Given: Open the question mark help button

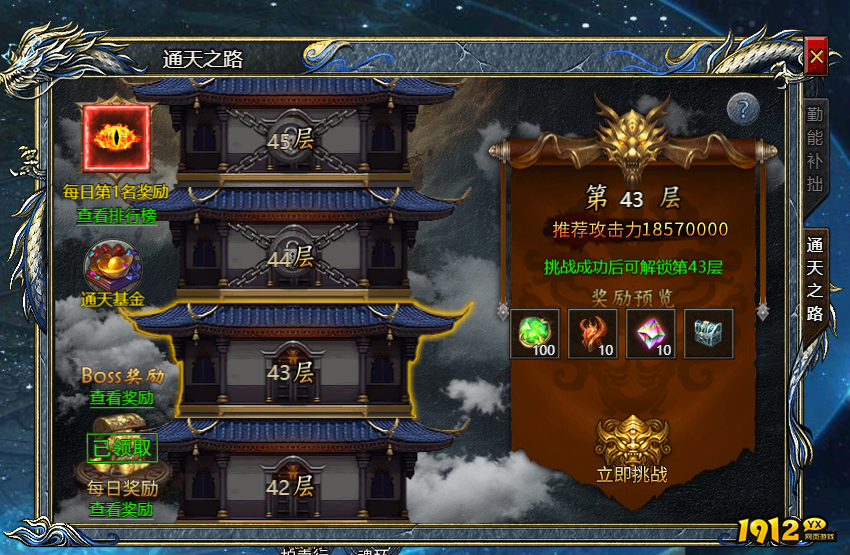Looking at the screenshot, I should point(742,107).
